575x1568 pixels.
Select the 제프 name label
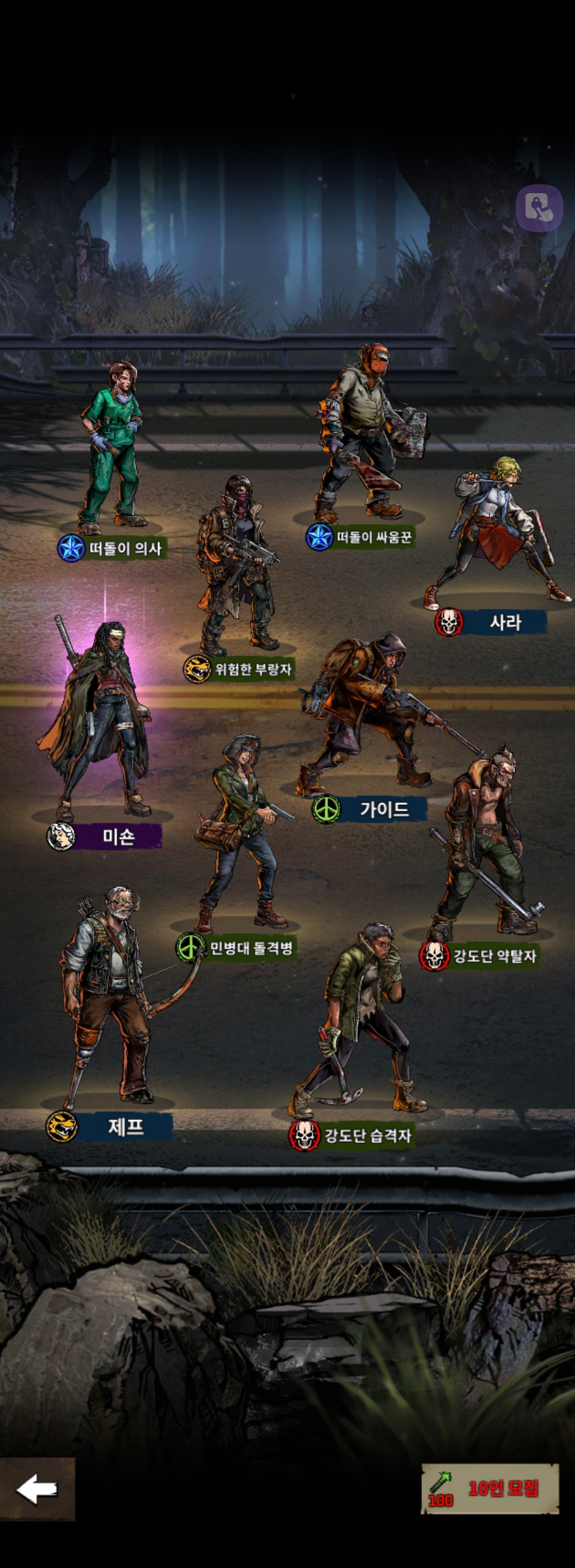125,1127
